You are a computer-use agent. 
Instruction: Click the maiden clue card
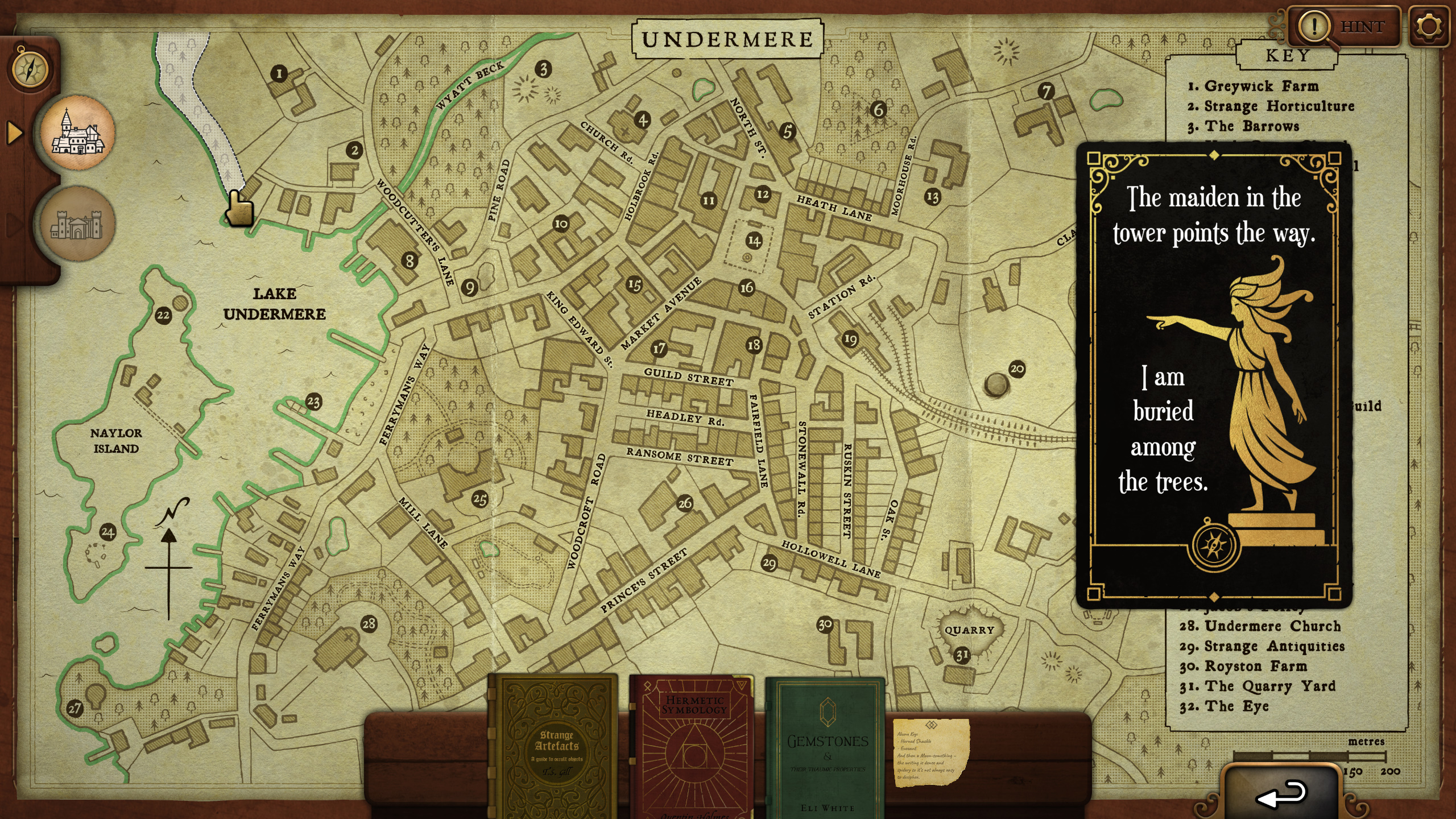[x=1214, y=375]
